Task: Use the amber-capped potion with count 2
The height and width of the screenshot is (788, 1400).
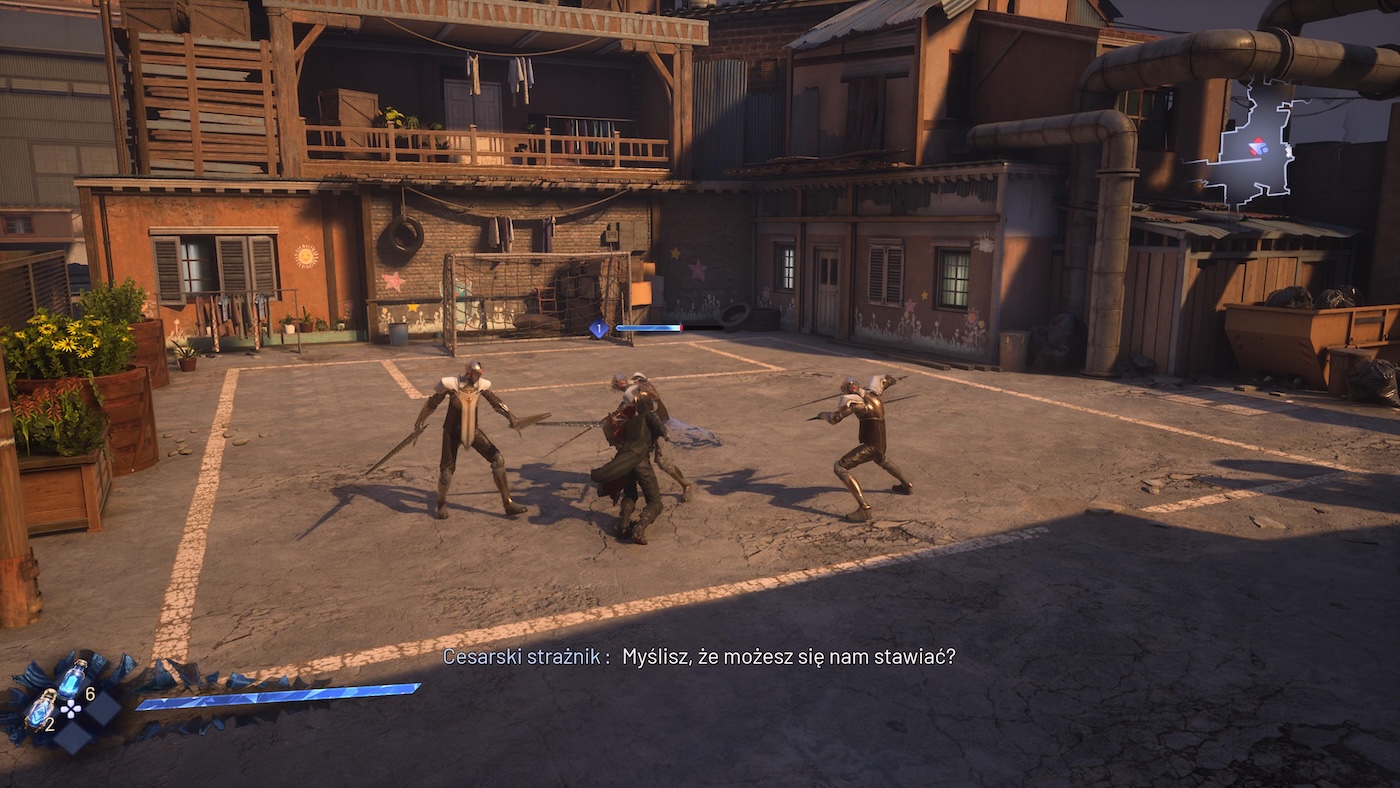Action: (40, 709)
